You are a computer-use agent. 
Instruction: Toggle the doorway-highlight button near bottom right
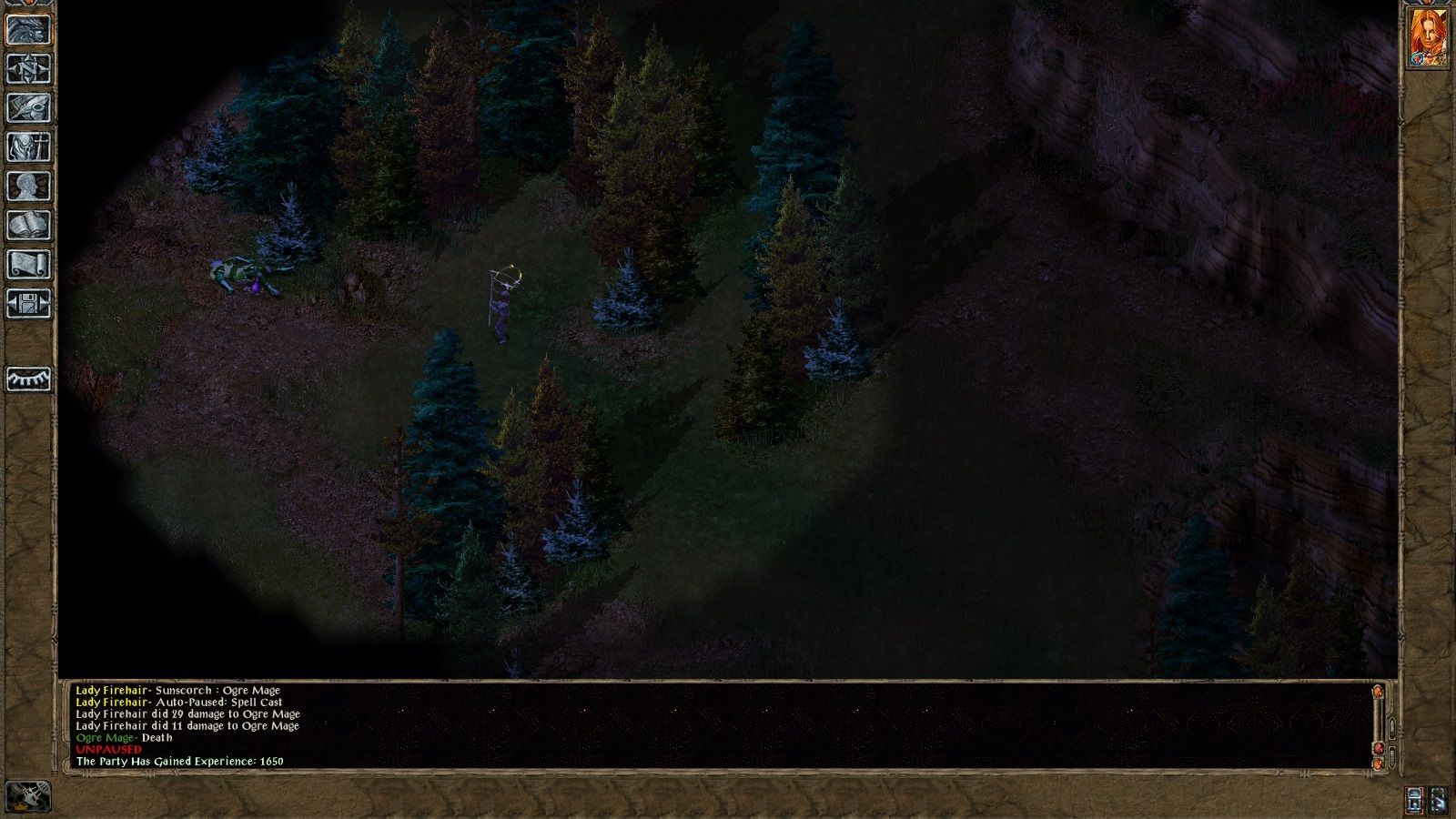pos(1414,799)
